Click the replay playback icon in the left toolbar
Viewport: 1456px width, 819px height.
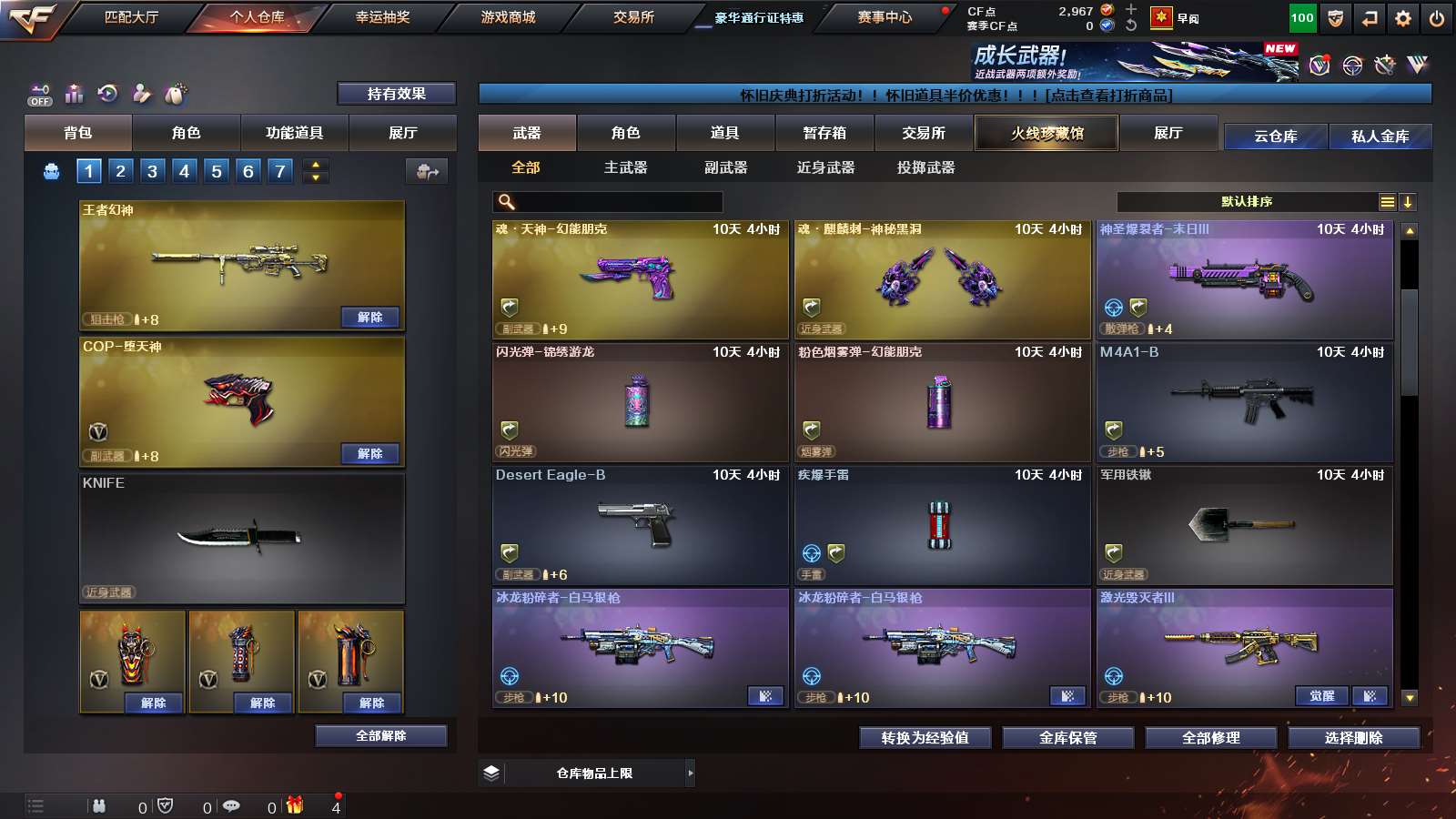108,94
